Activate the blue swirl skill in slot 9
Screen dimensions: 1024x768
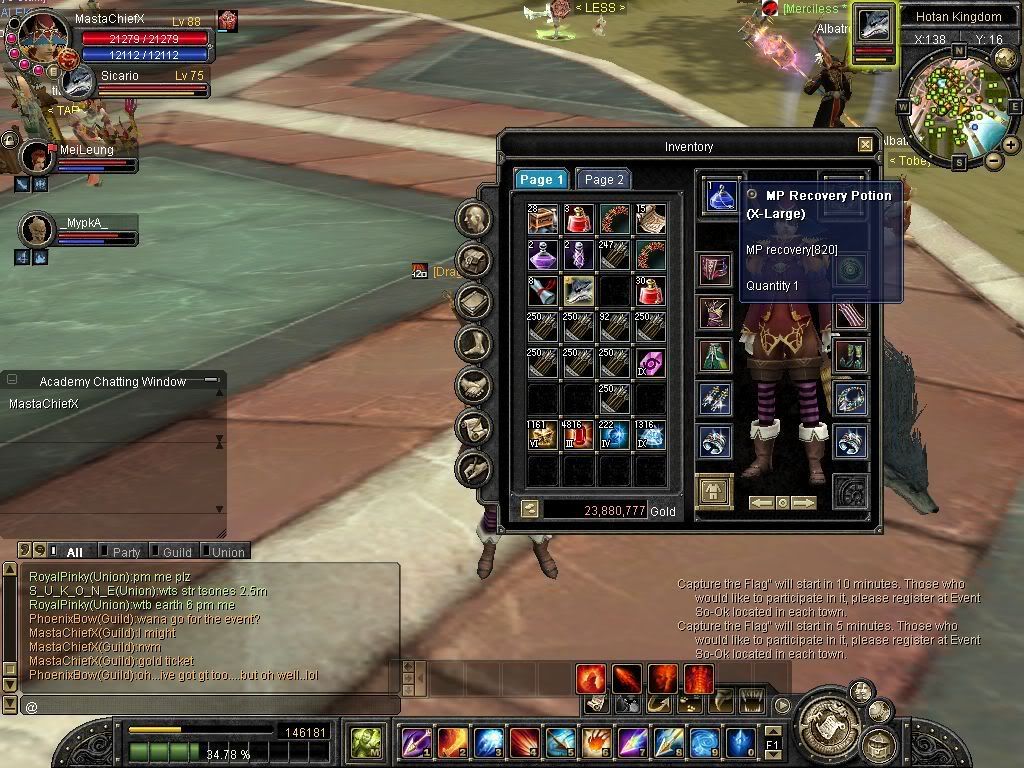tap(704, 742)
